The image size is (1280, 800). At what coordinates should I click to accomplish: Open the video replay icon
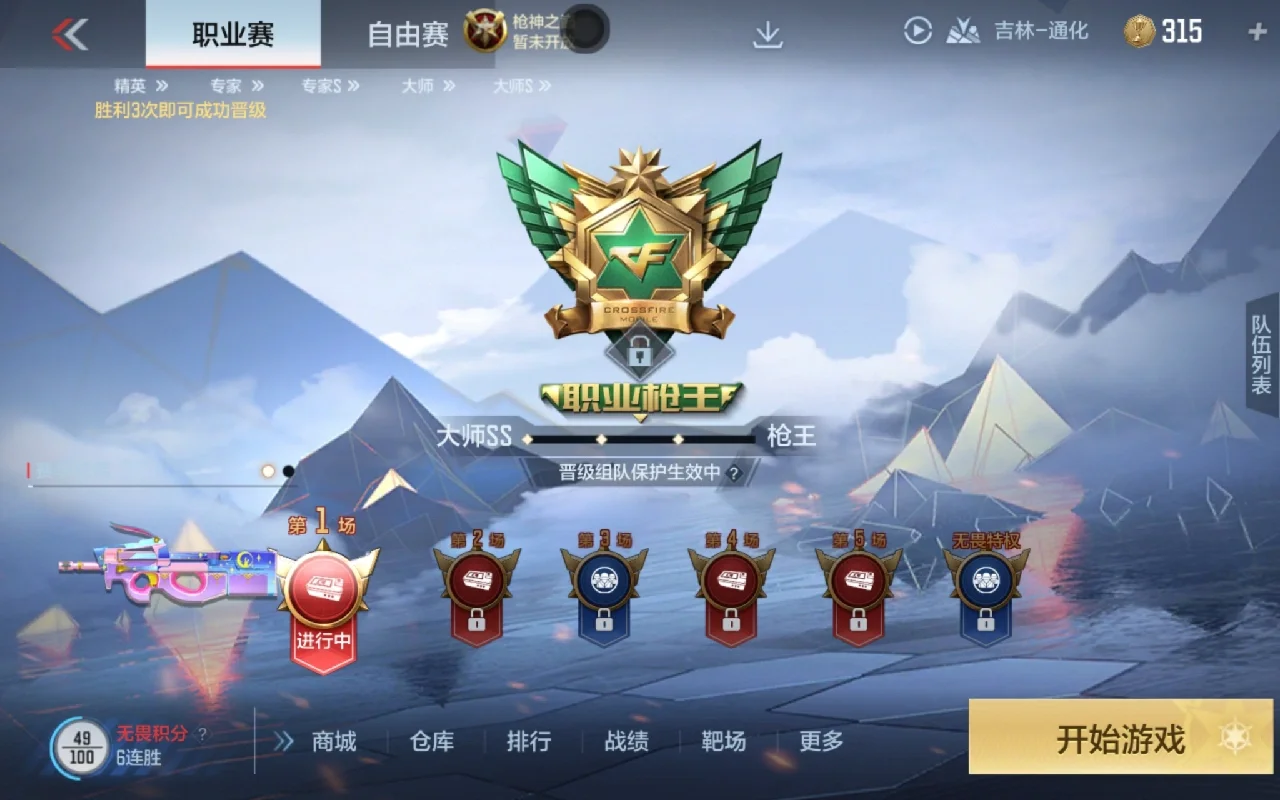(x=917, y=30)
